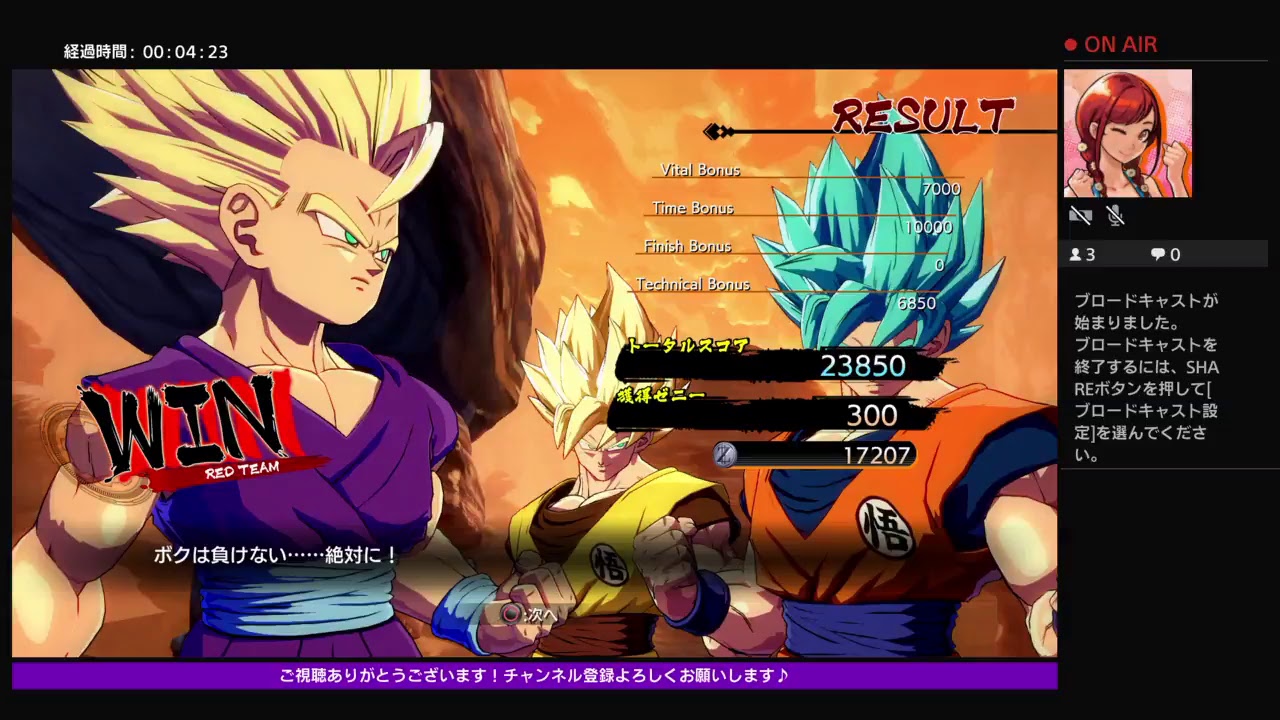The image size is (1280, 720).
Task: Select the viewer count person icon
Action: click(x=1078, y=255)
